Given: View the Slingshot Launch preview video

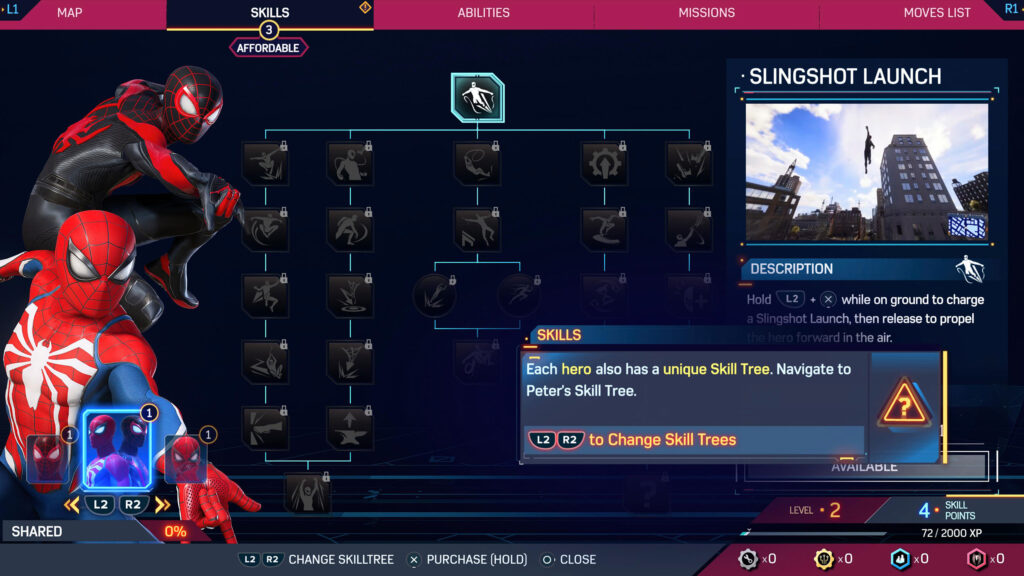Looking at the screenshot, I should coord(866,171).
